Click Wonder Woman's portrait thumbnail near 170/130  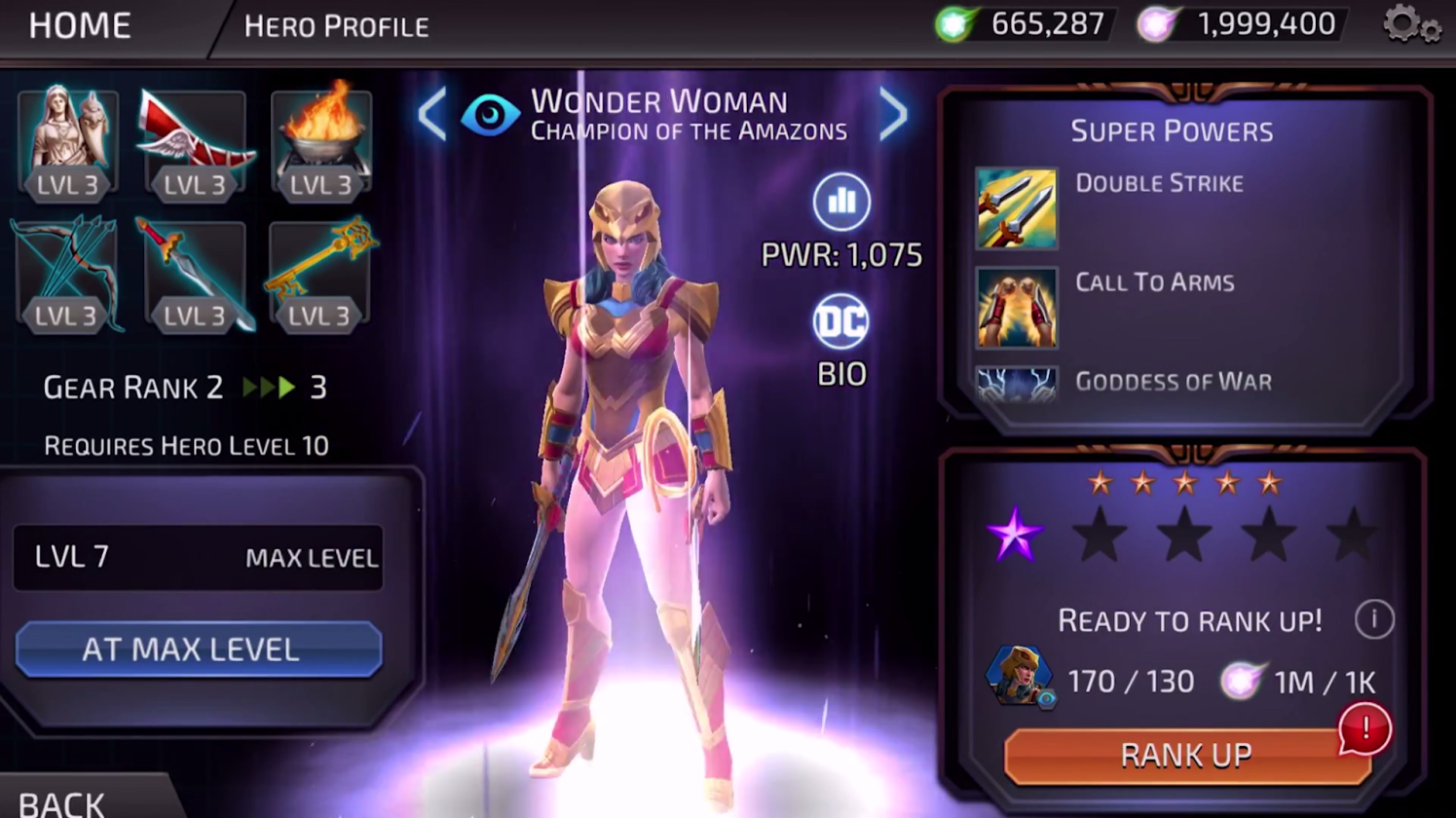(x=1019, y=676)
